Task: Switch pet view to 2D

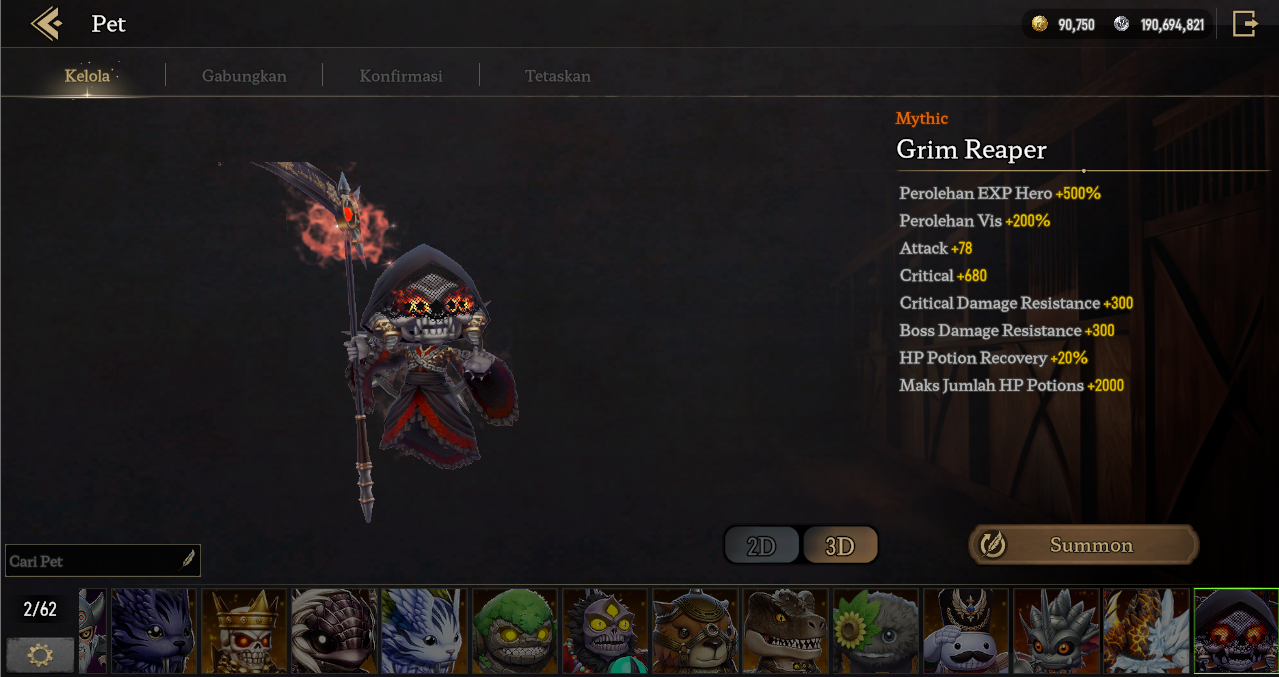Action: [x=762, y=546]
